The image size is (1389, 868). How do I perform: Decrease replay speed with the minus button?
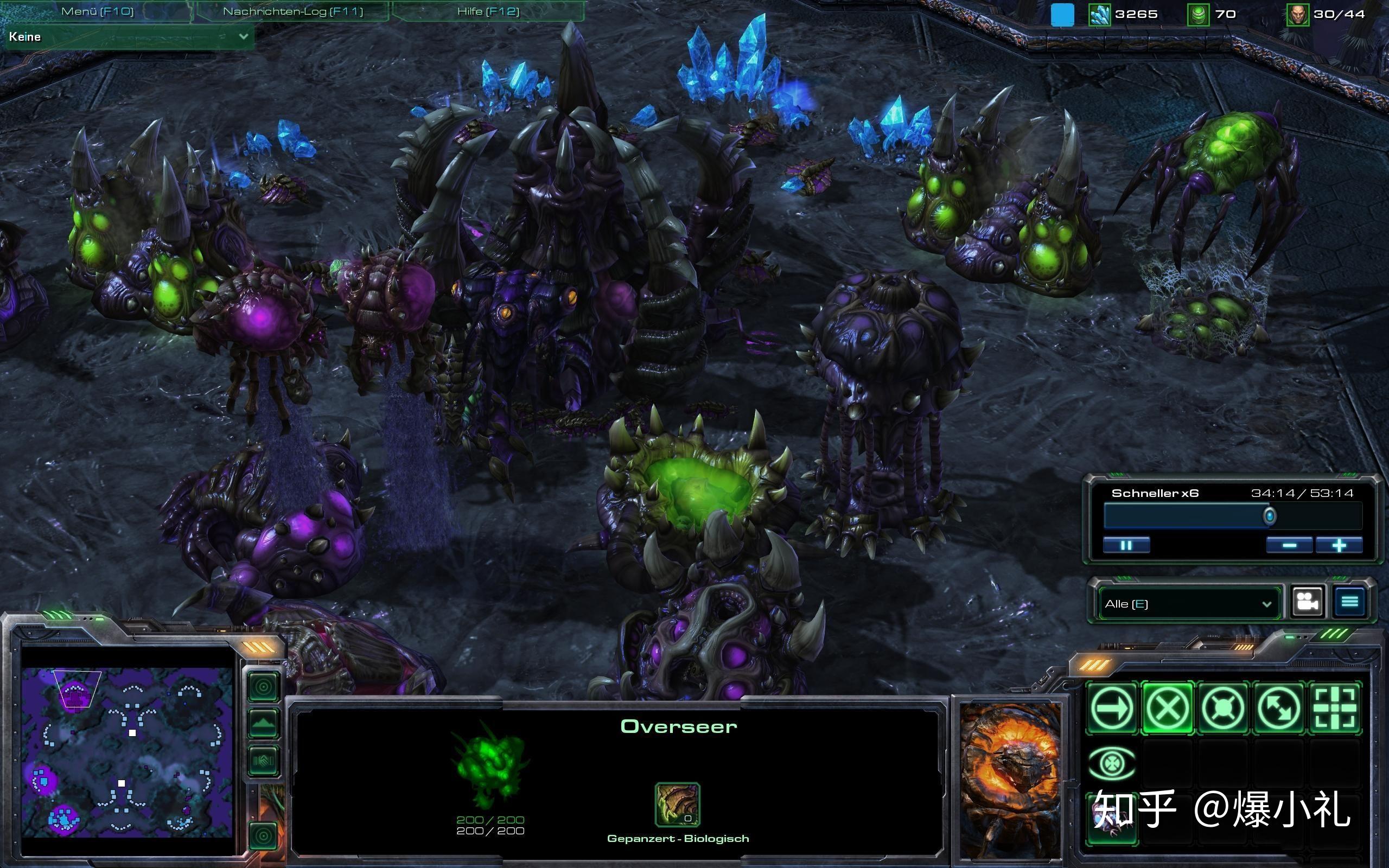(1289, 545)
